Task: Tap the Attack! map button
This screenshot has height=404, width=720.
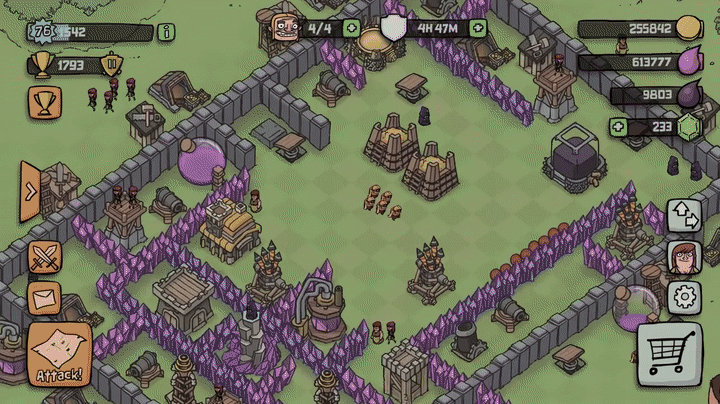Action: [x=60, y=354]
